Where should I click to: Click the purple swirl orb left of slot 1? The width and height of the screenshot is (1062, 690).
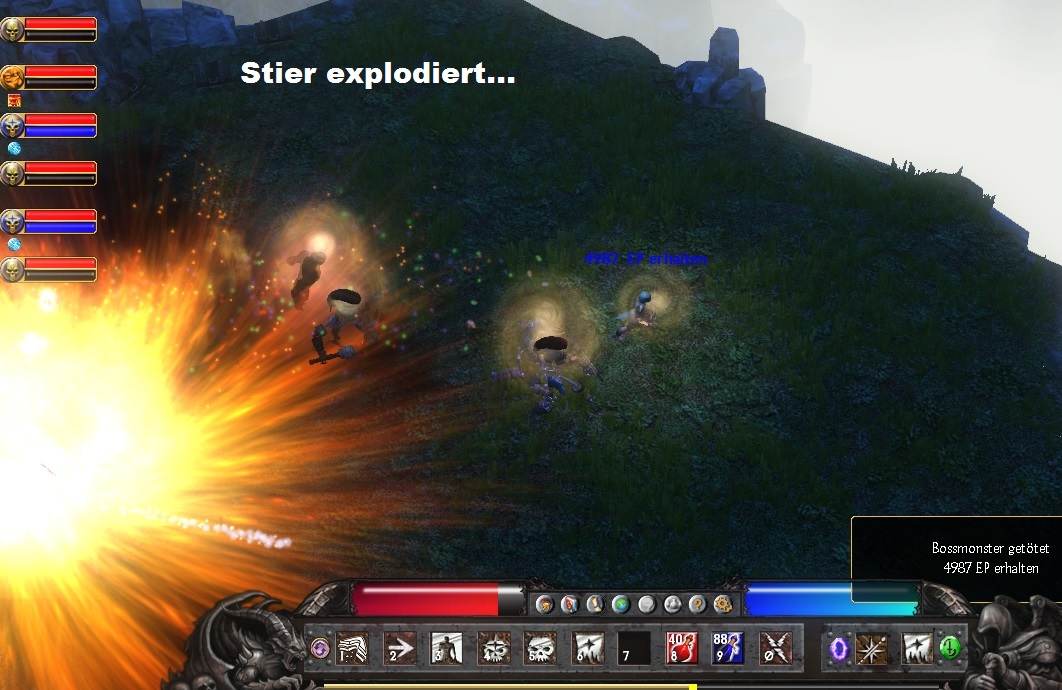(x=320, y=648)
